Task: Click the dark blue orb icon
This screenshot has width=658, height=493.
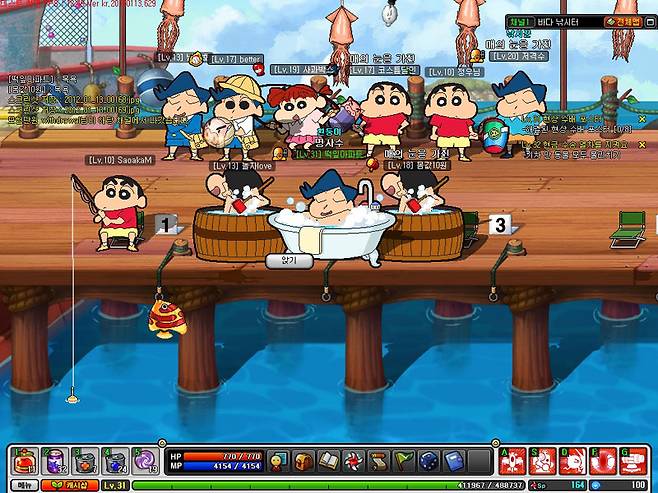Action: pos(428,461)
